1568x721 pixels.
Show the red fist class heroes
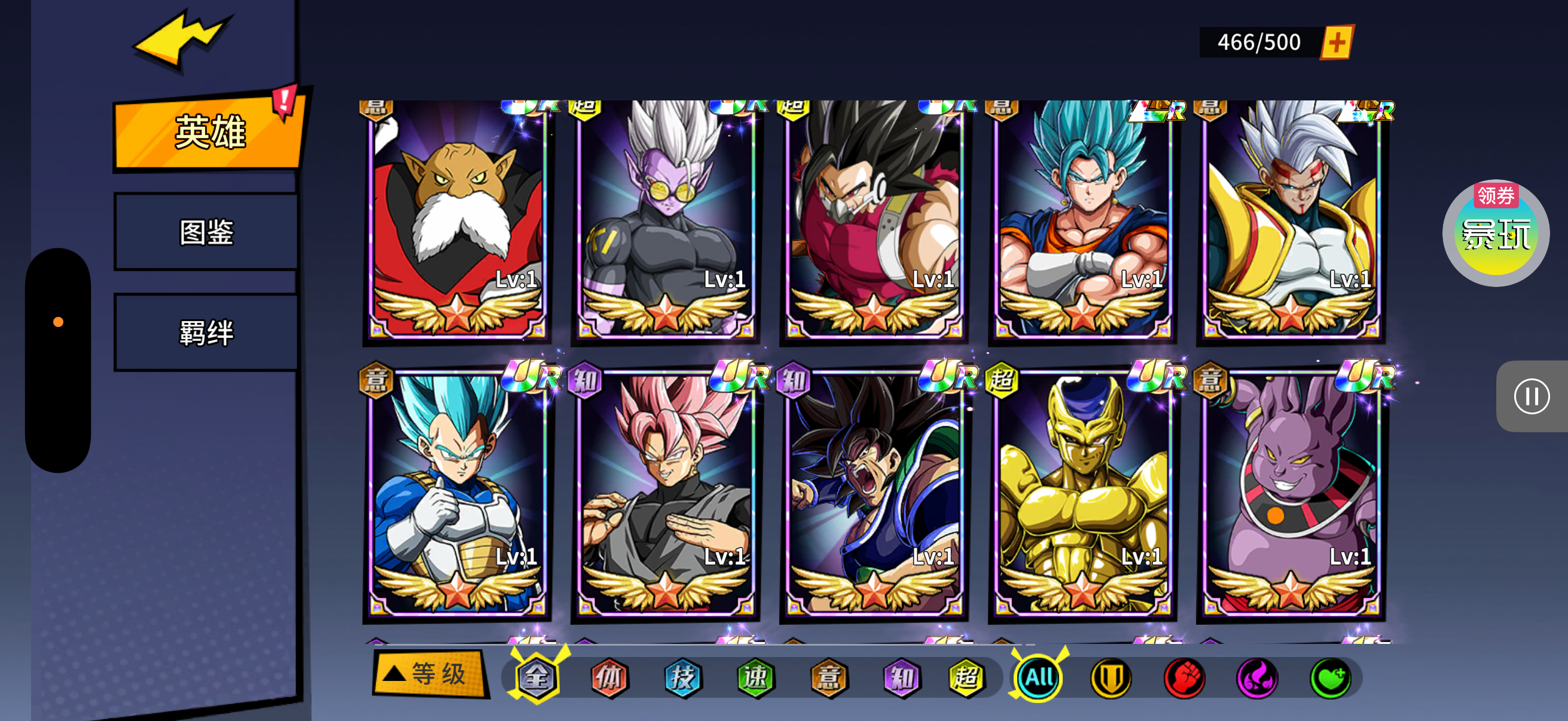(x=1184, y=677)
